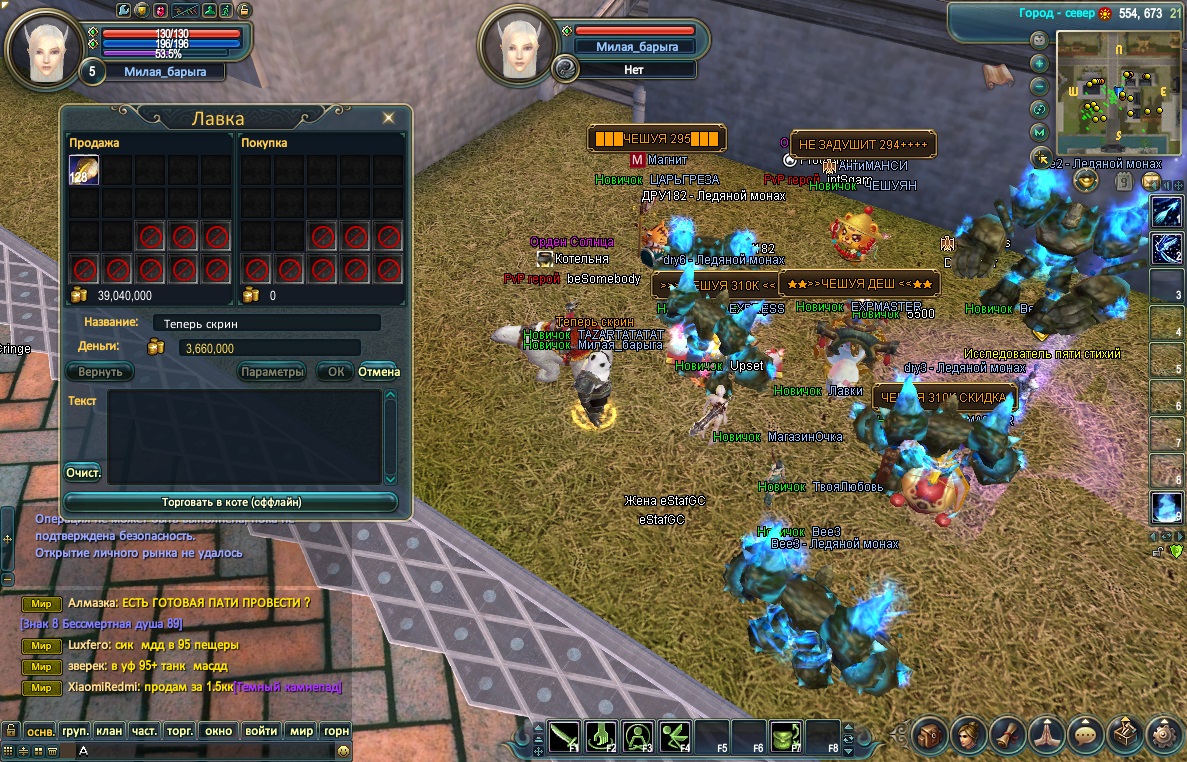Open the Параметры shop settings
Screen dimensions: 1187x762
point(272,372)
